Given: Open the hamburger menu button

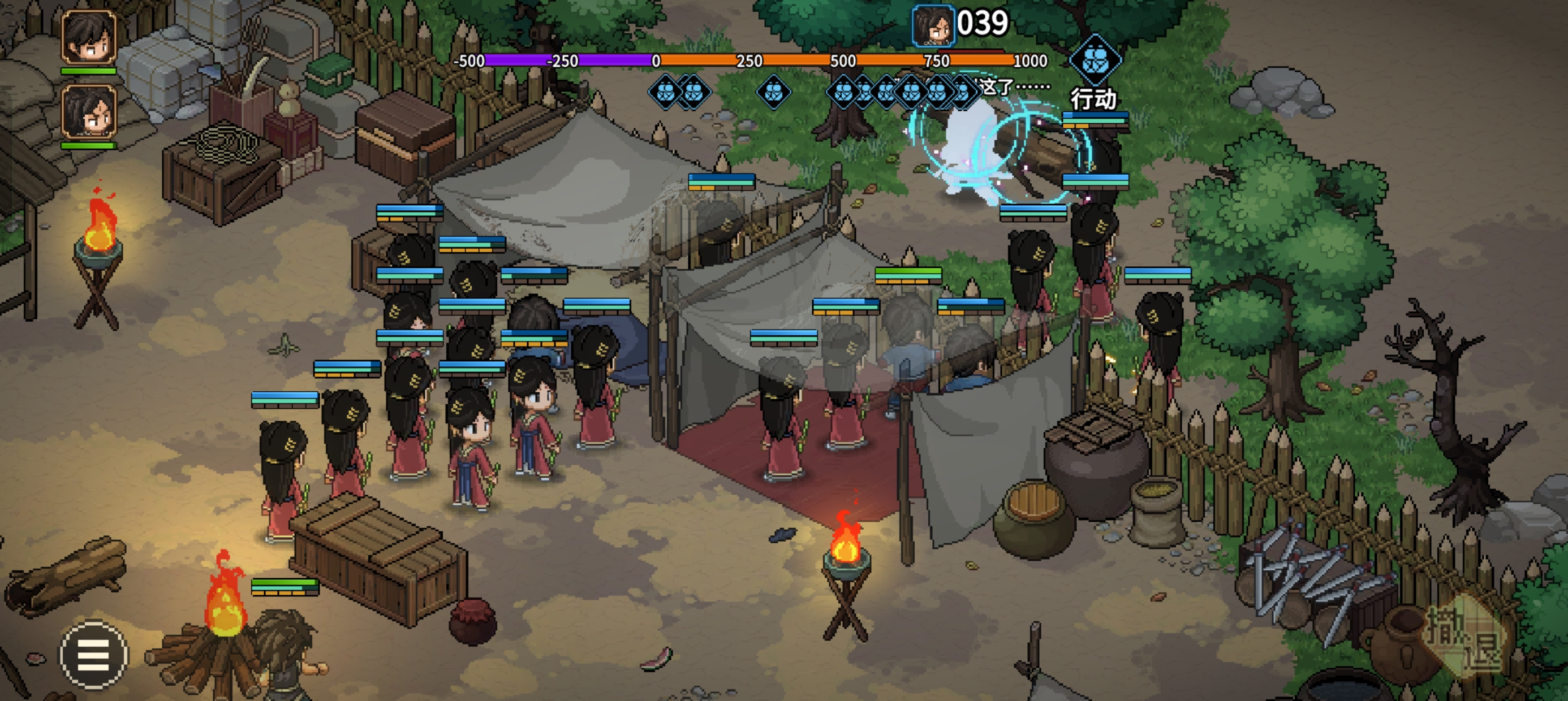Looking at the screenshot, I should tap(93, 655).
